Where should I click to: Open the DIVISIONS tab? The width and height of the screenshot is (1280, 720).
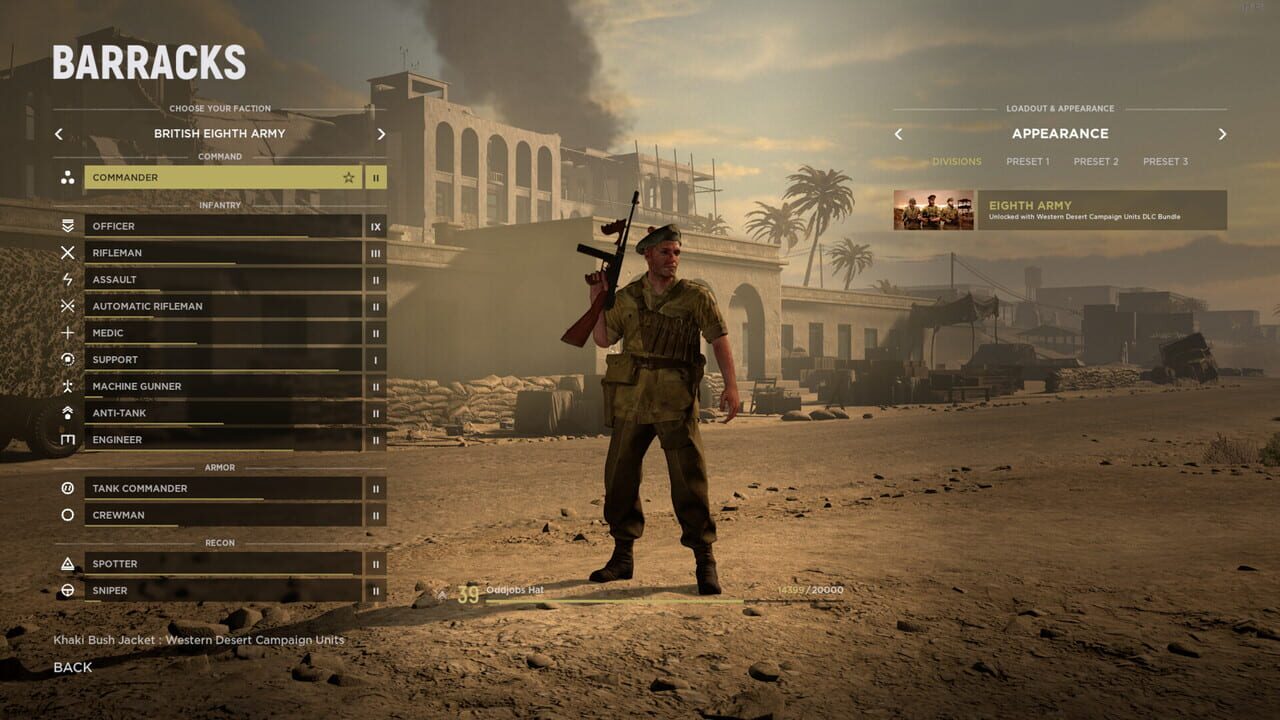point(956,161)
